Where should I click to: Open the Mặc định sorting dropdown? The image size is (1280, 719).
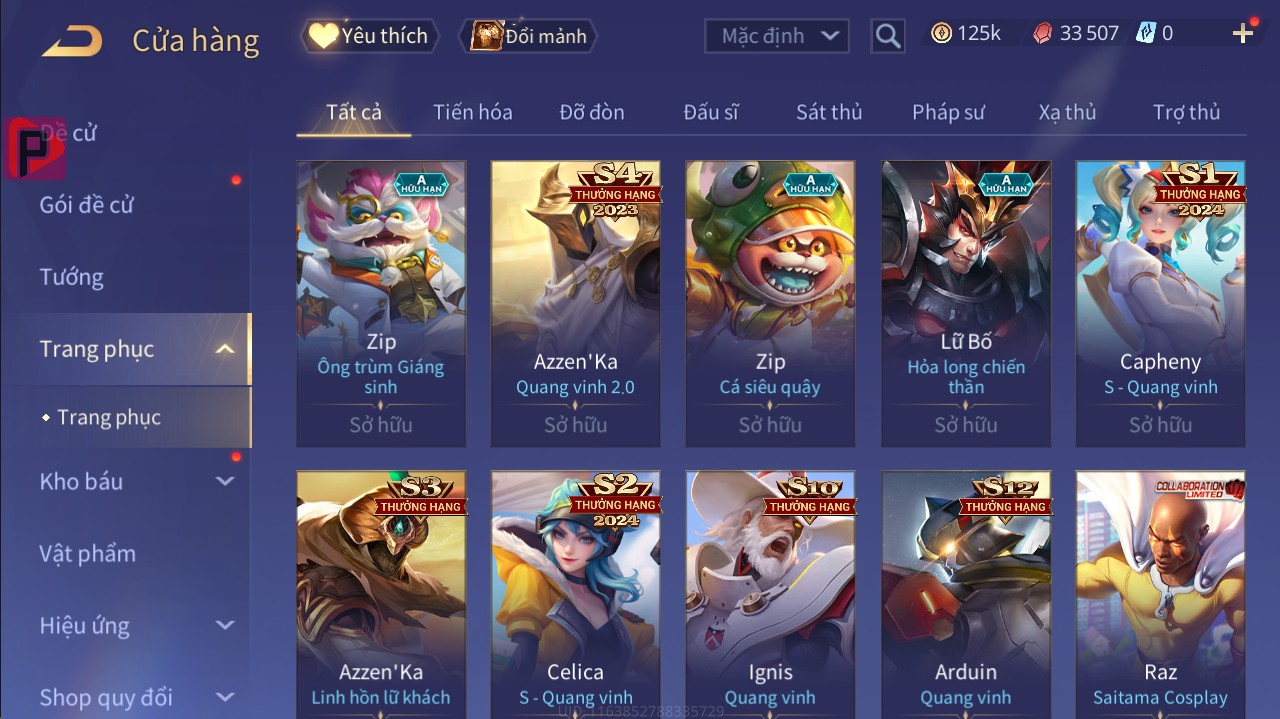point(776,36)
